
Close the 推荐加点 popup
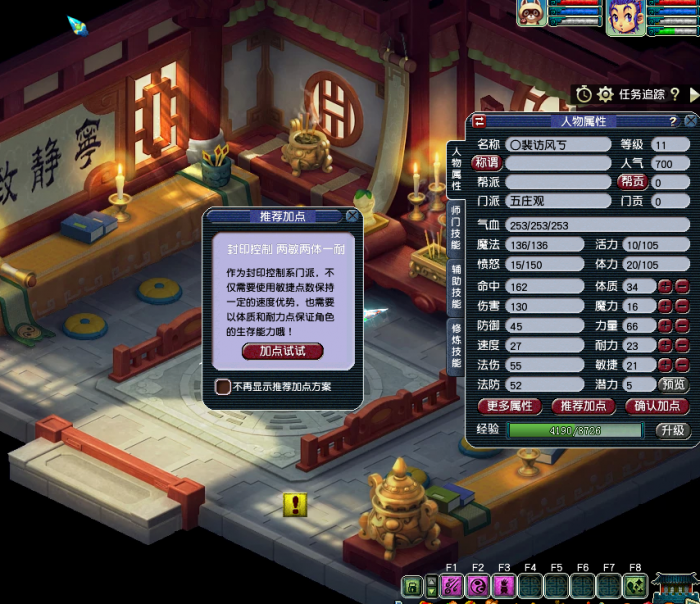[x=352, y=215]
